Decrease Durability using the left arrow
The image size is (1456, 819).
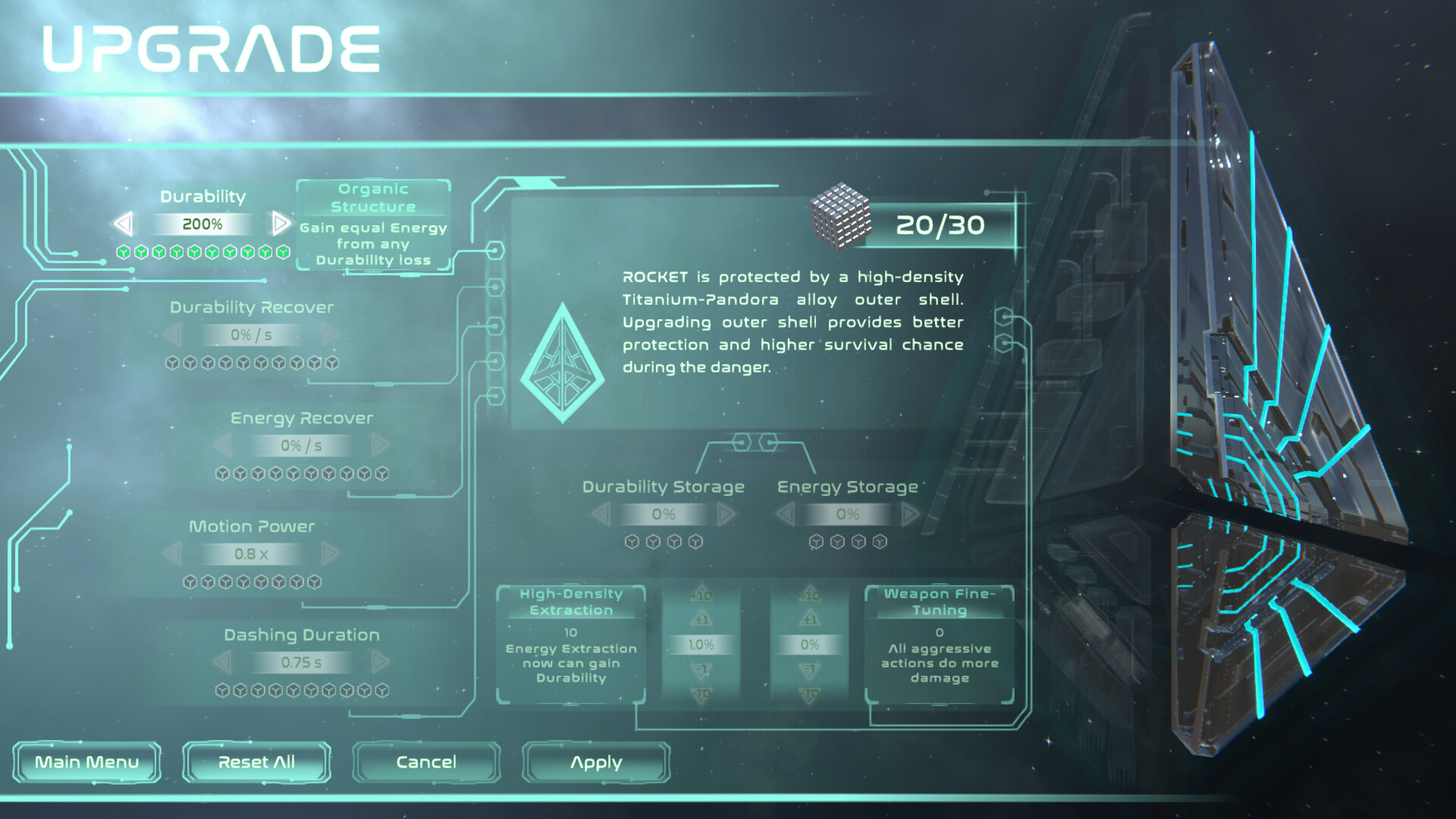(x=124, y=224)
